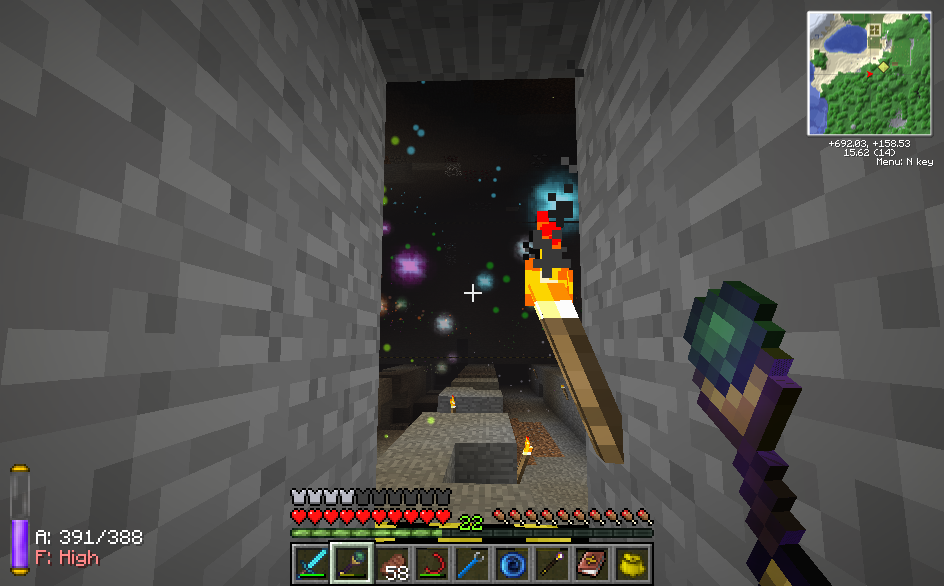The height and width of the screenshot is (586, 944).
Task: Select the green-orbed staff hotbar slot
Action: (352, 563)
